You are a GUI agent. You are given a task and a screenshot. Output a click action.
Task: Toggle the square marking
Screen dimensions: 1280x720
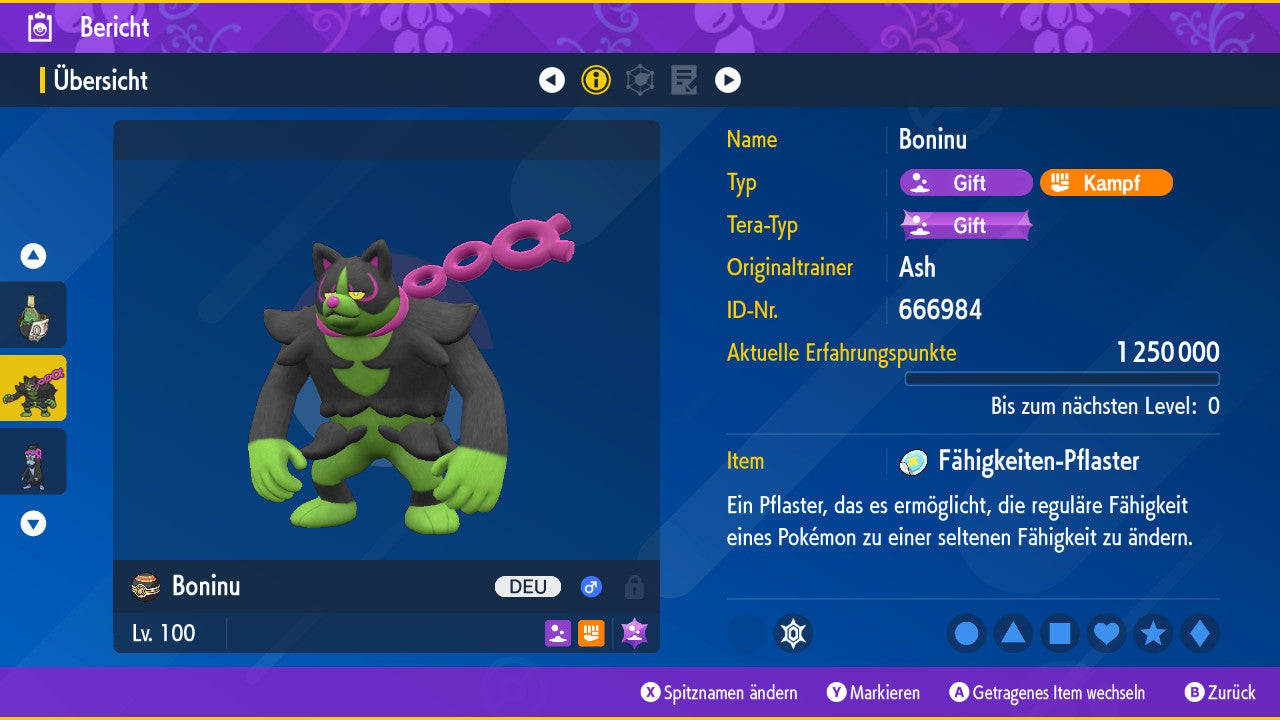tap(1060, 633)
